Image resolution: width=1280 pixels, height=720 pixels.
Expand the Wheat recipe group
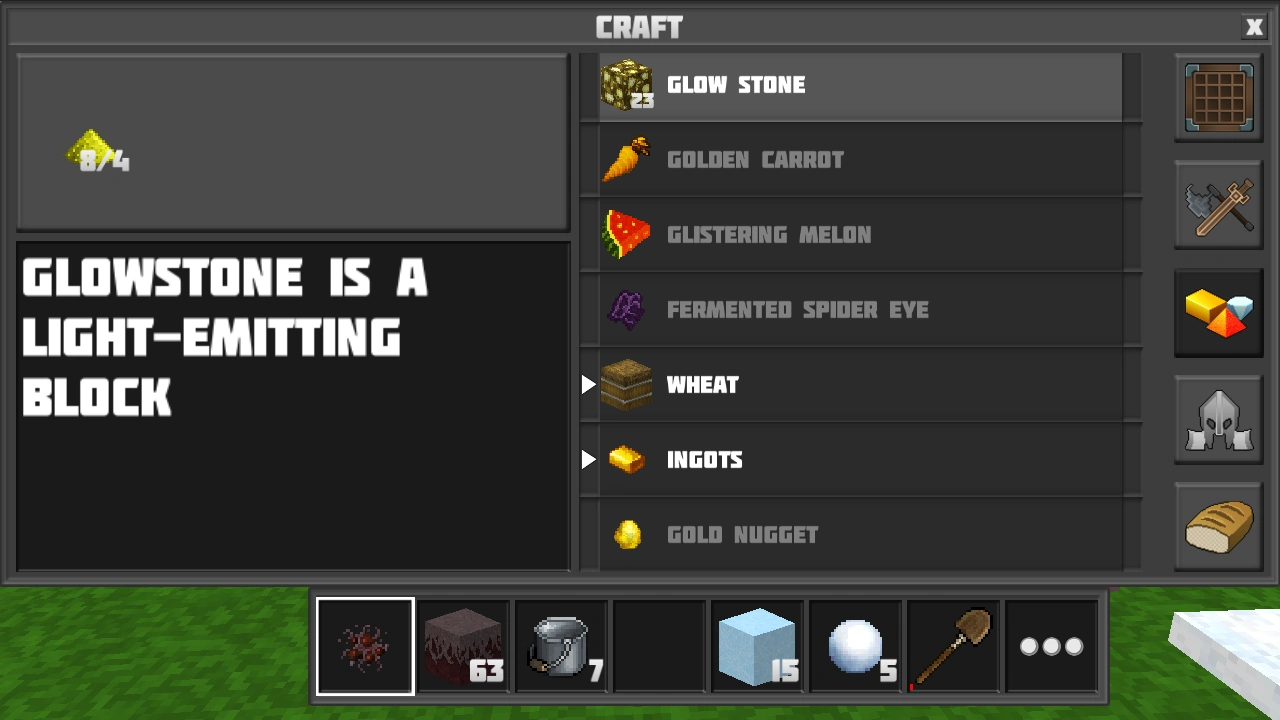coord(588,385)
